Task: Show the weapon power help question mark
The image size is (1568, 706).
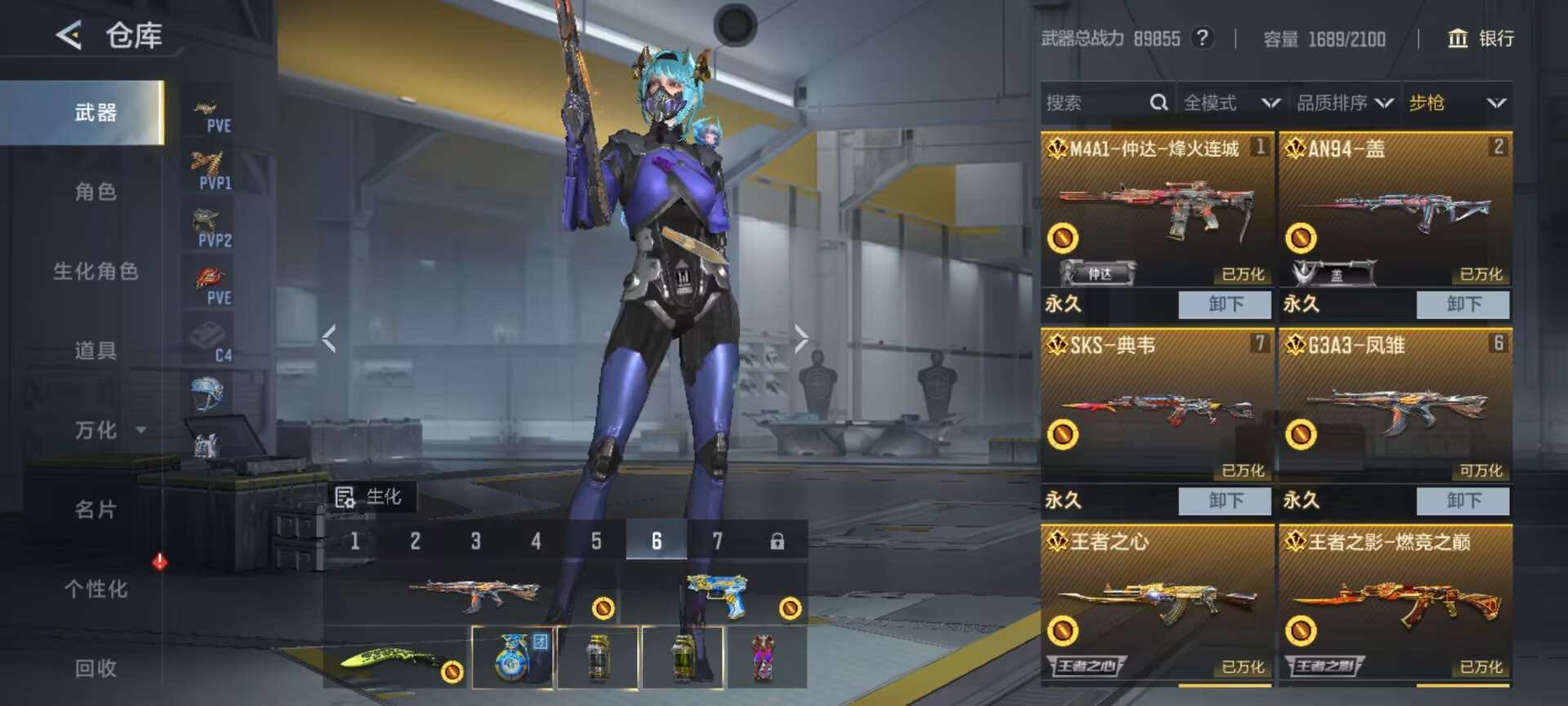Action: 1201,38
